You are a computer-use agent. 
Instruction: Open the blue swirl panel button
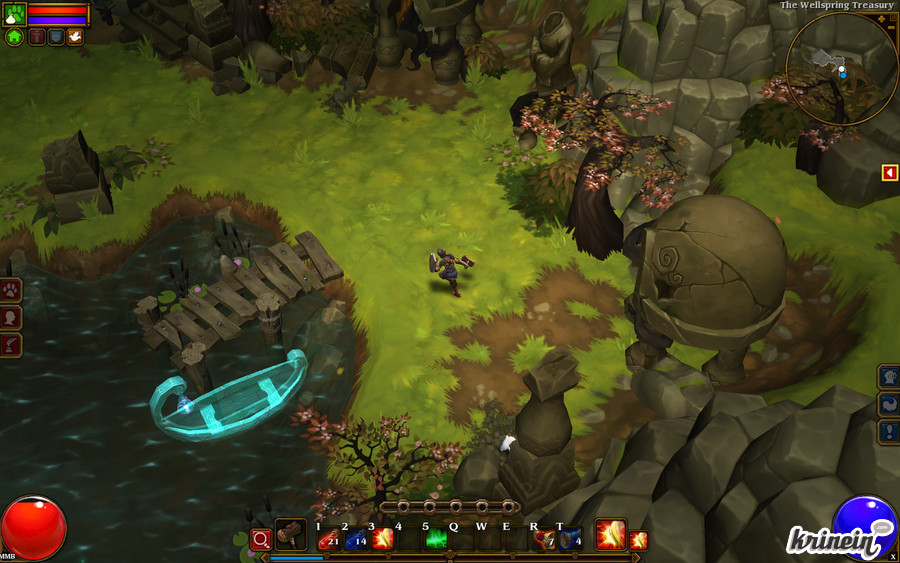coord(889,404)
